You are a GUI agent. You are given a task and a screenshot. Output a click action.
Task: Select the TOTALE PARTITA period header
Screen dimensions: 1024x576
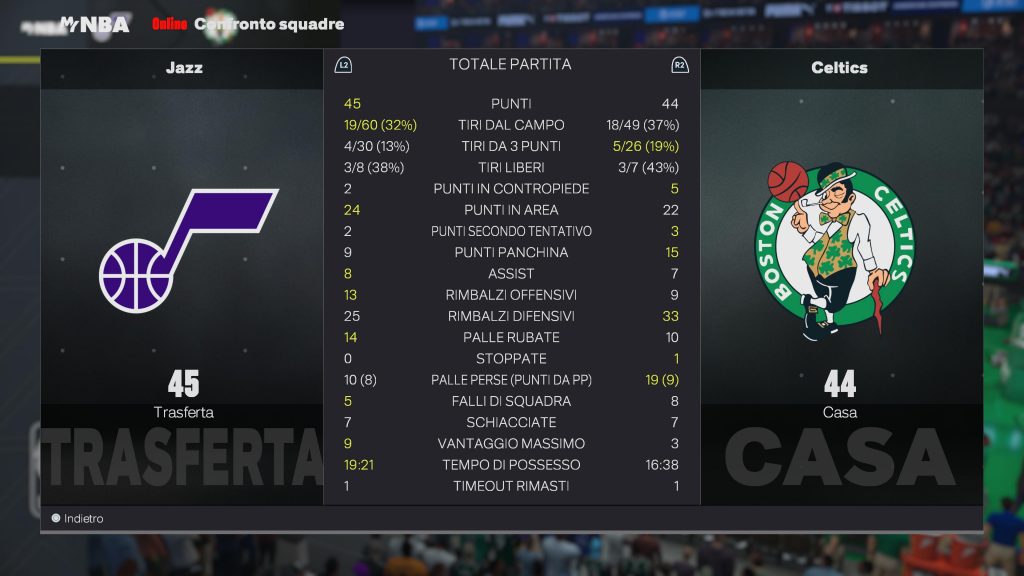click(x=510, y=64)
